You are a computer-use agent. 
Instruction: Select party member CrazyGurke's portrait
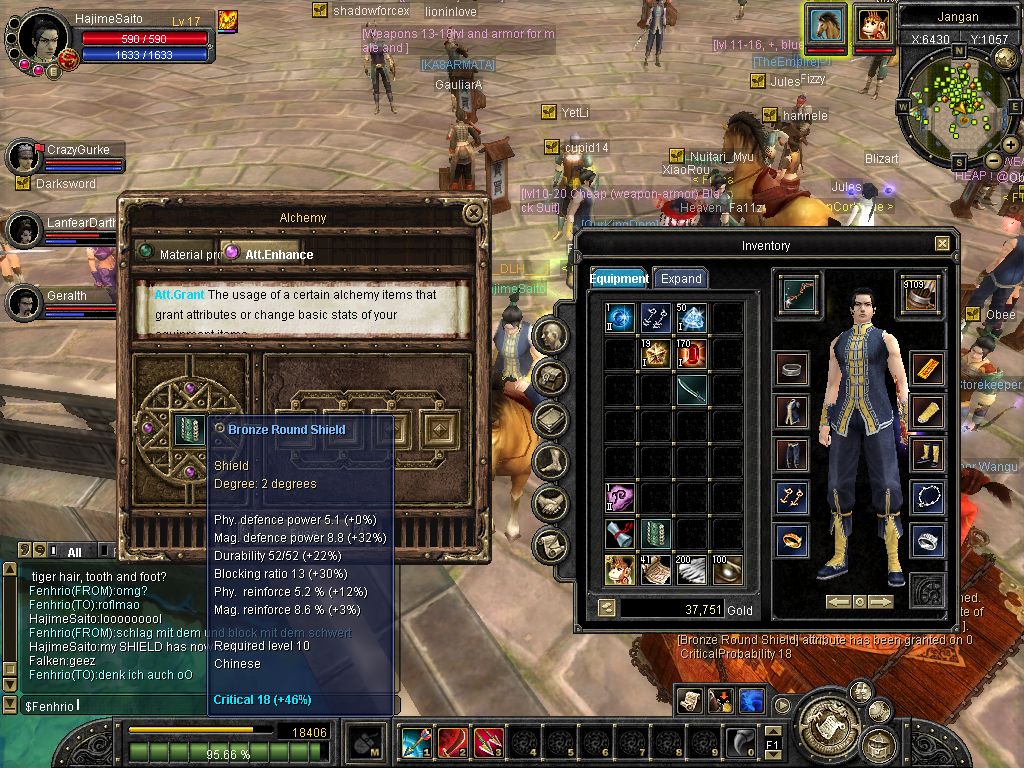tap(24, 156)
